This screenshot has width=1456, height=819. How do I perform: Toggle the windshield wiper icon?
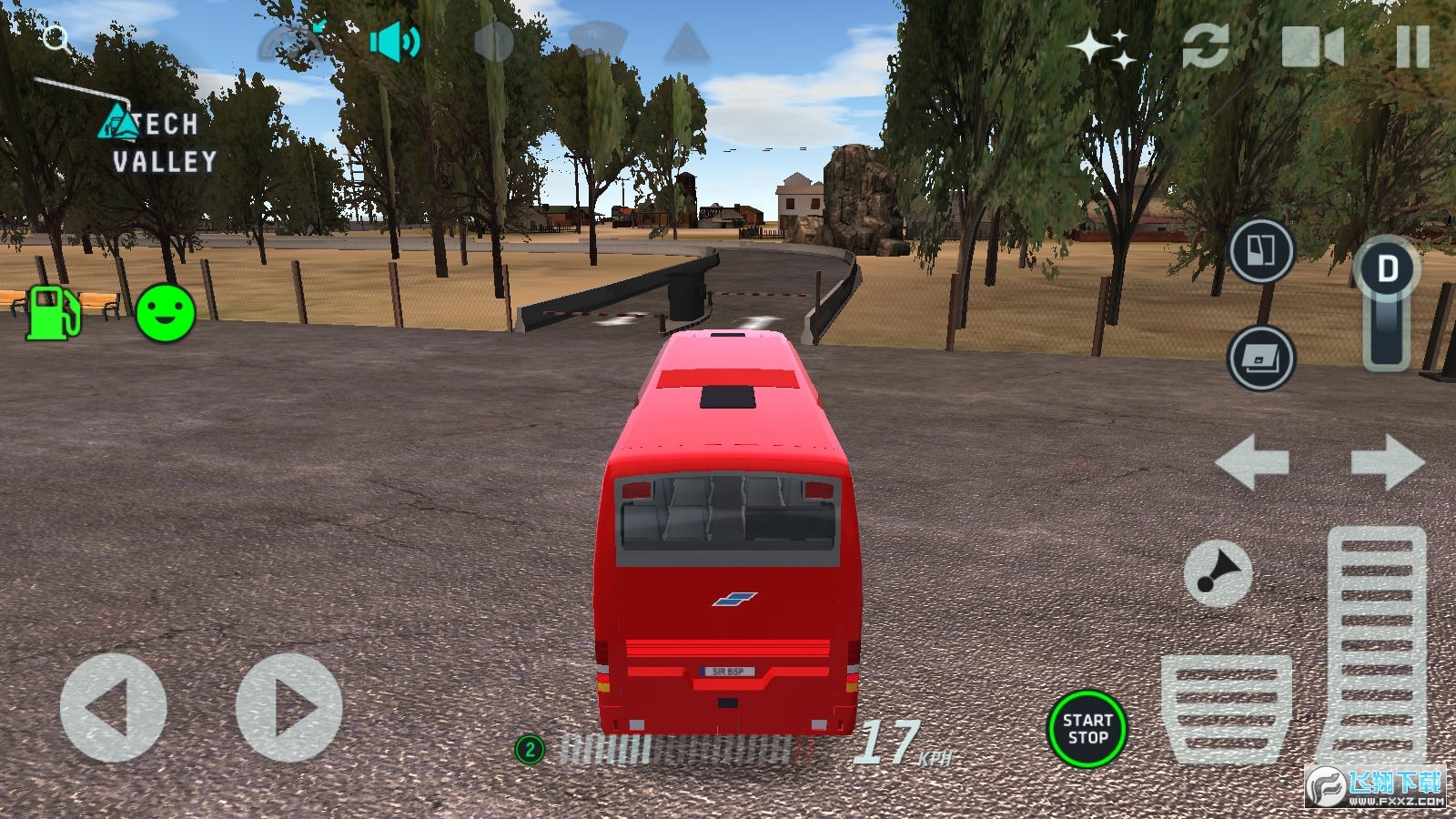click(x=597, y=43)
